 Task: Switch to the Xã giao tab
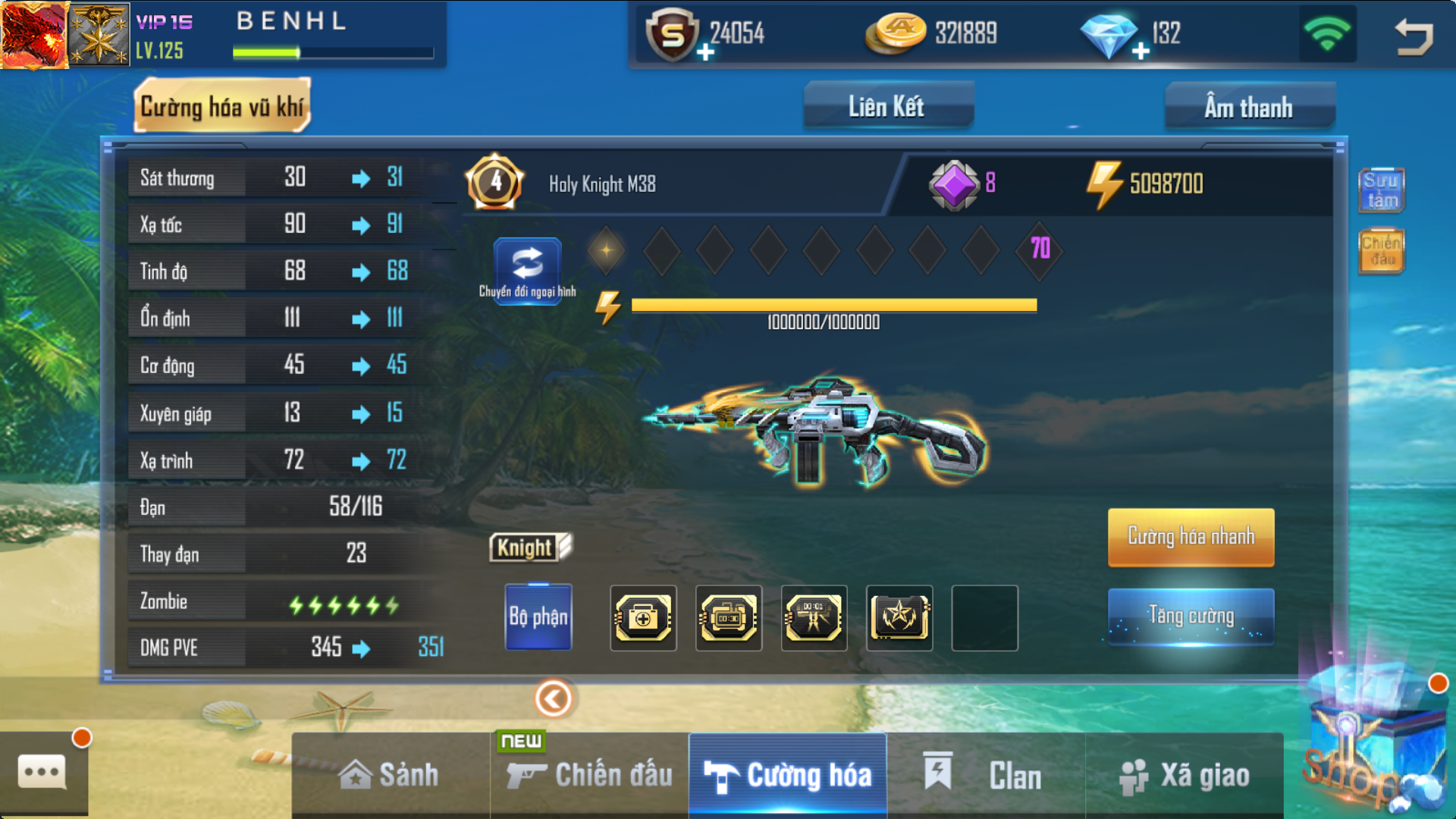click(1185, 775)
